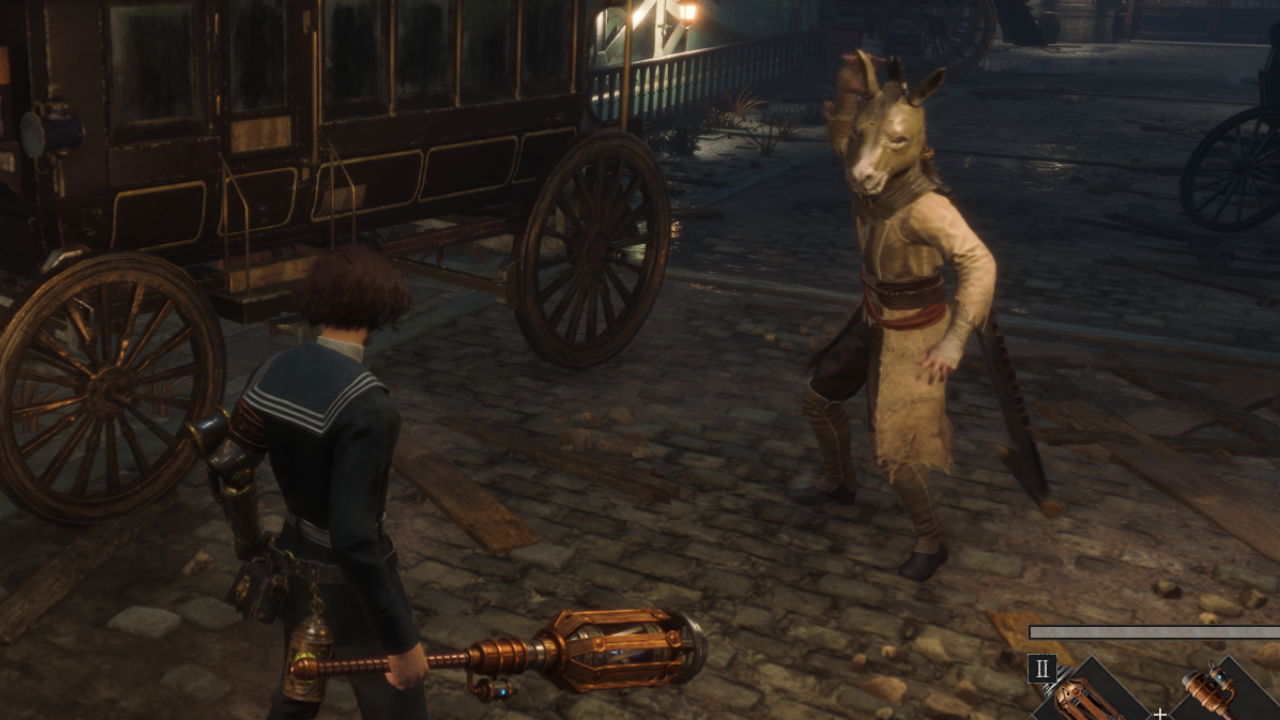This screenshot has width=1280, height=720.
Task: Click the blue gem on the grenade icon
Action: click(1221, 675)
